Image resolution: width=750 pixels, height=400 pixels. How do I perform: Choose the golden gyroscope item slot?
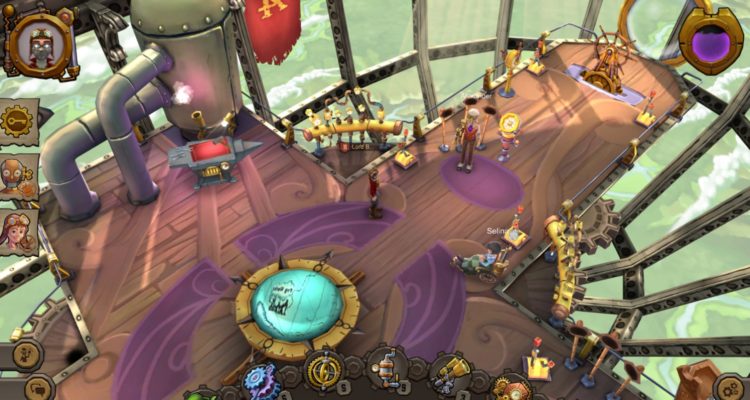pos(324,371)
